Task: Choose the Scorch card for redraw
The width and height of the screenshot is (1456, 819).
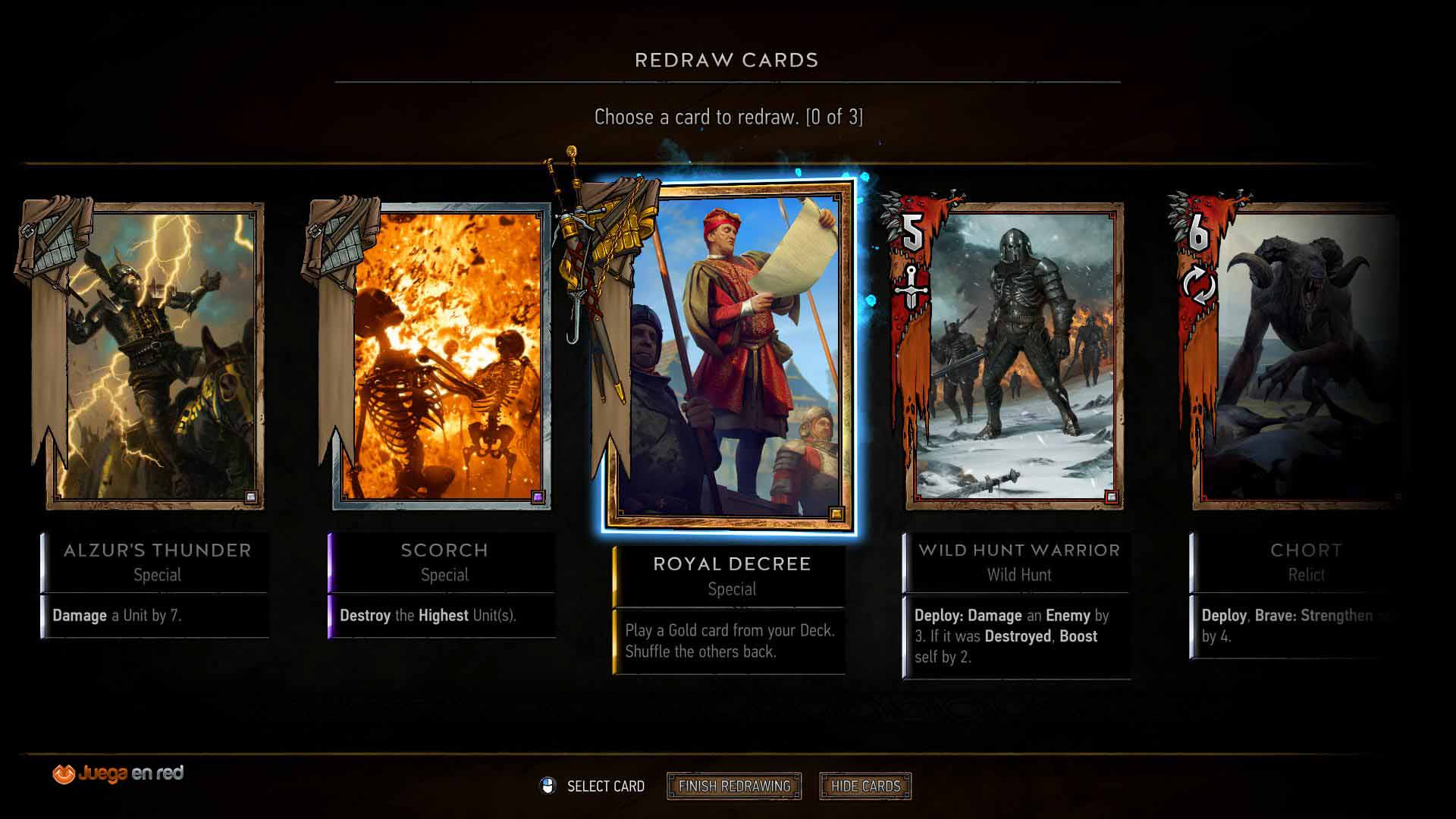Action: [442, 355]
